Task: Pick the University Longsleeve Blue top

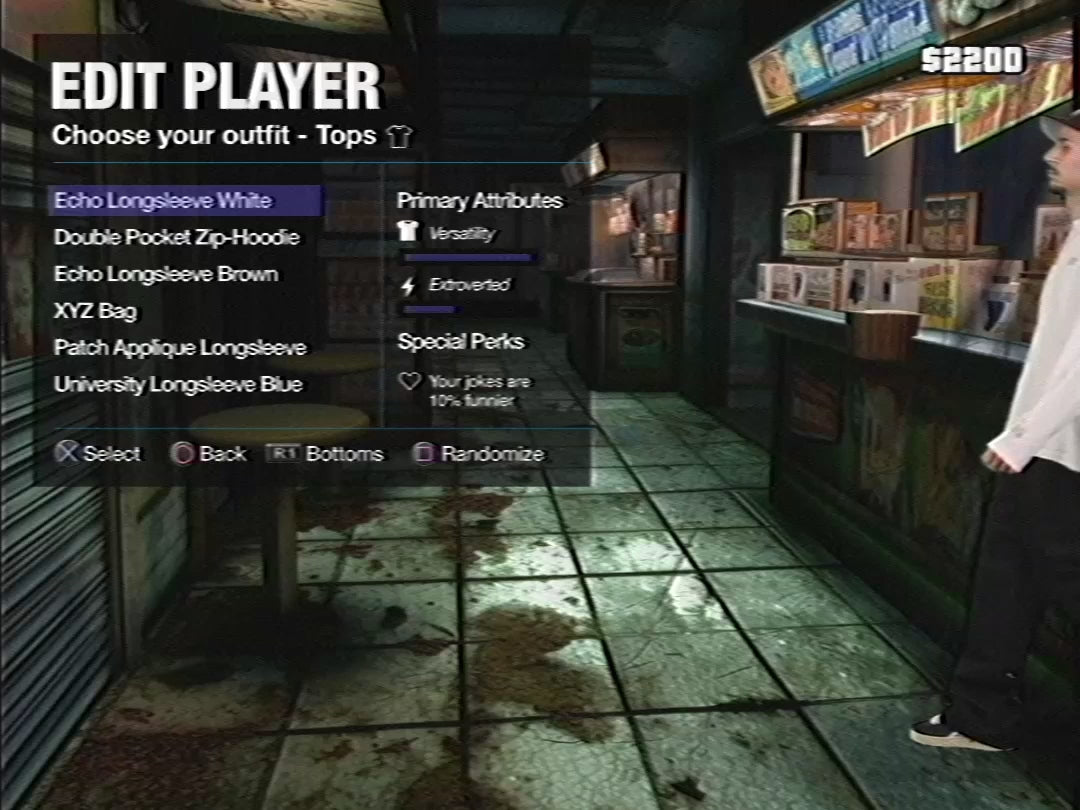Action: click(178, 385)
